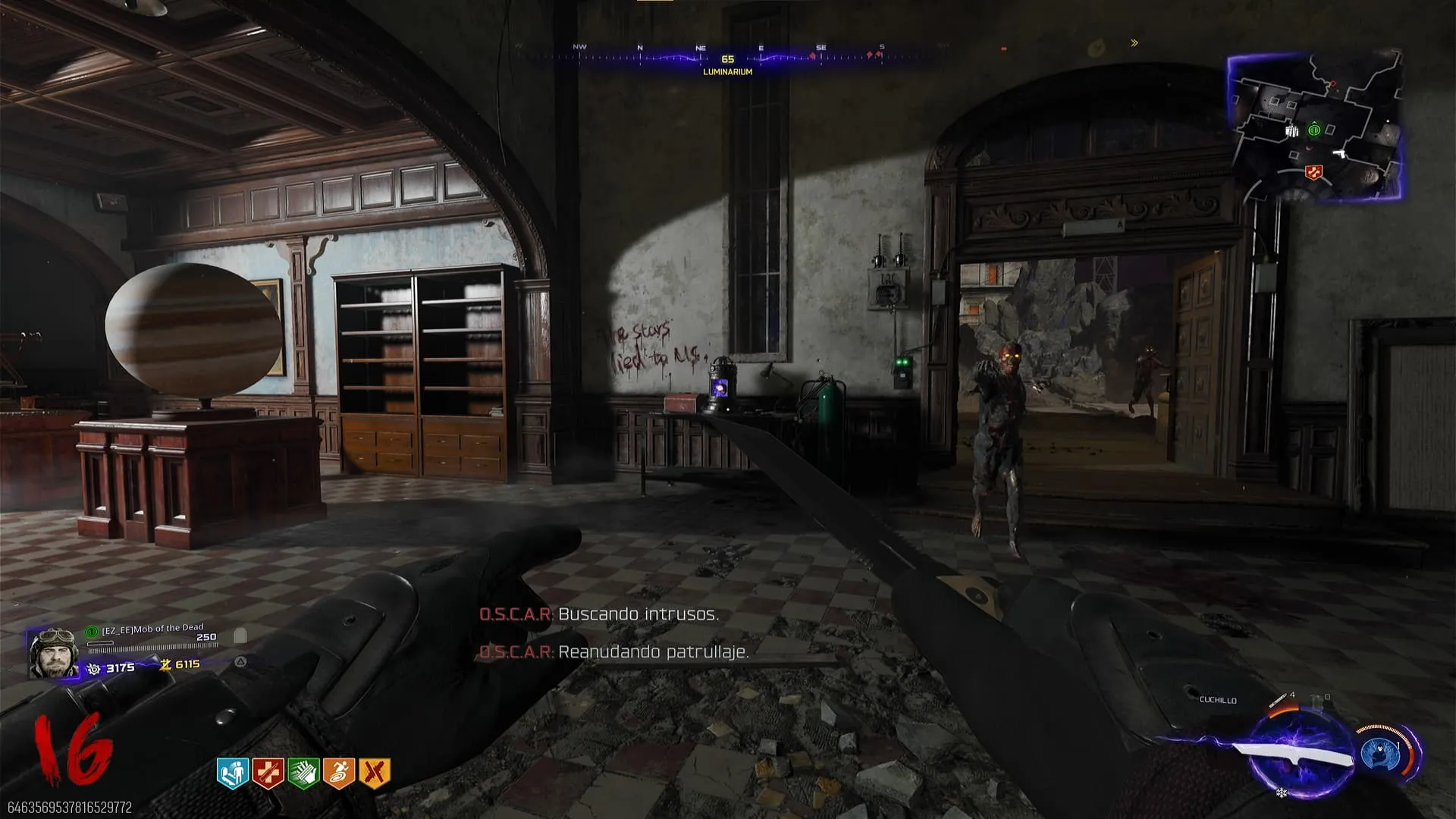Click the yellow crossed-weapons perk icon
Screen dimensions: 1456x819
click(375, 773)
